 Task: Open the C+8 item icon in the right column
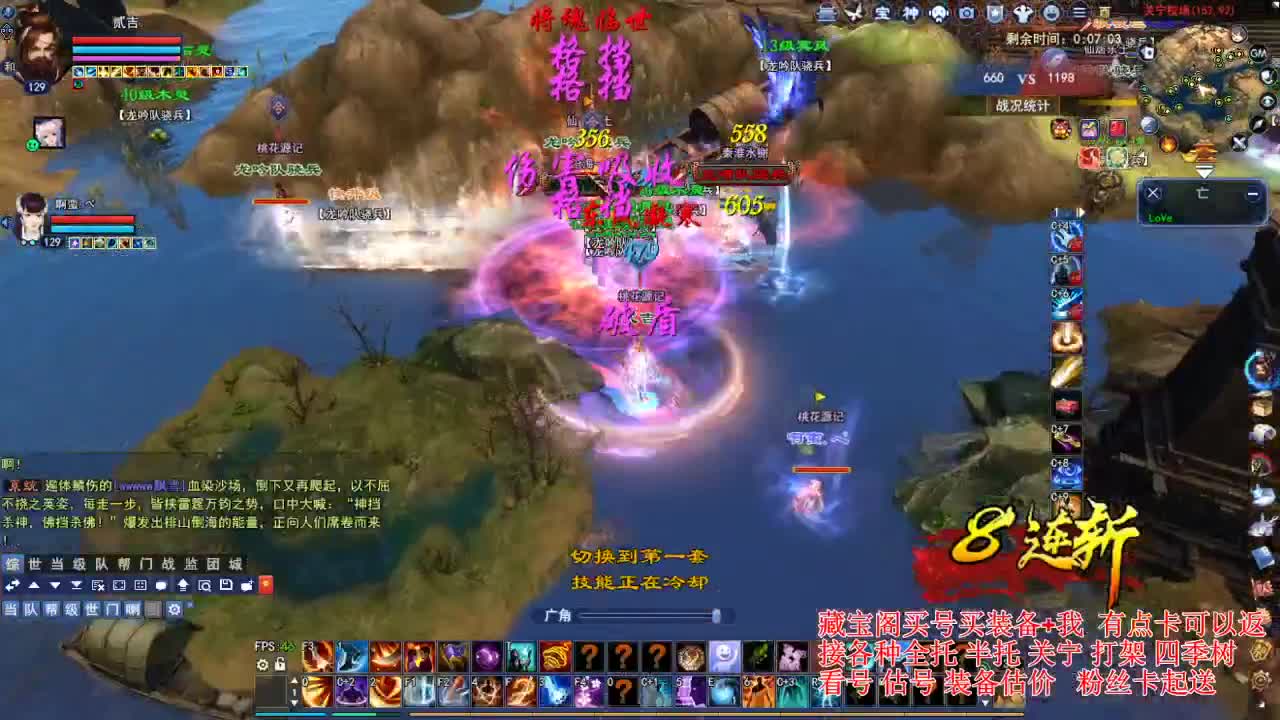[x=1066, y=474]
